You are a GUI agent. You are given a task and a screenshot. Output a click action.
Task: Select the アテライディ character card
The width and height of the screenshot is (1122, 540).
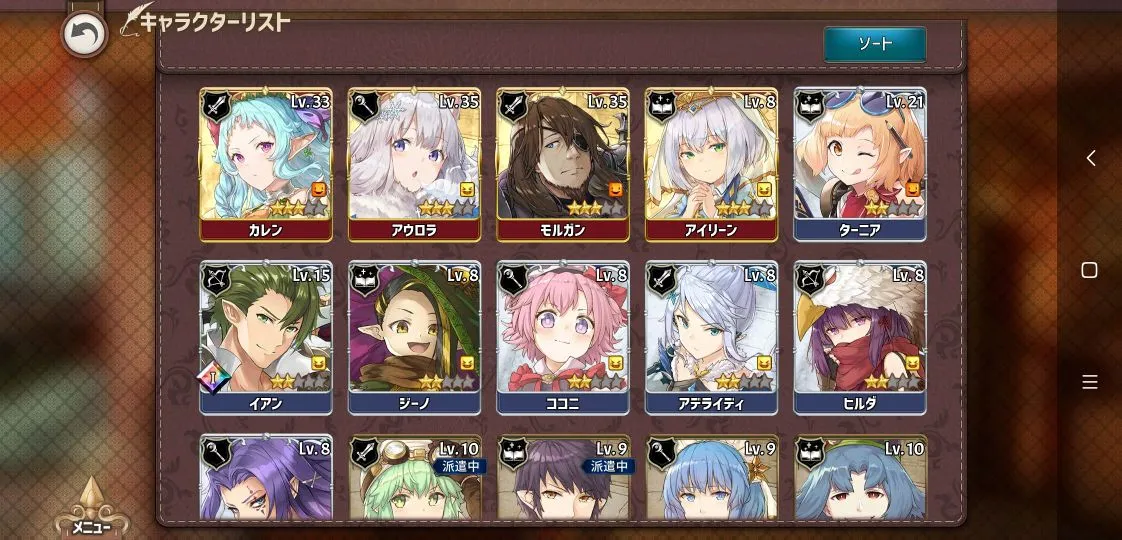[711, 338]
